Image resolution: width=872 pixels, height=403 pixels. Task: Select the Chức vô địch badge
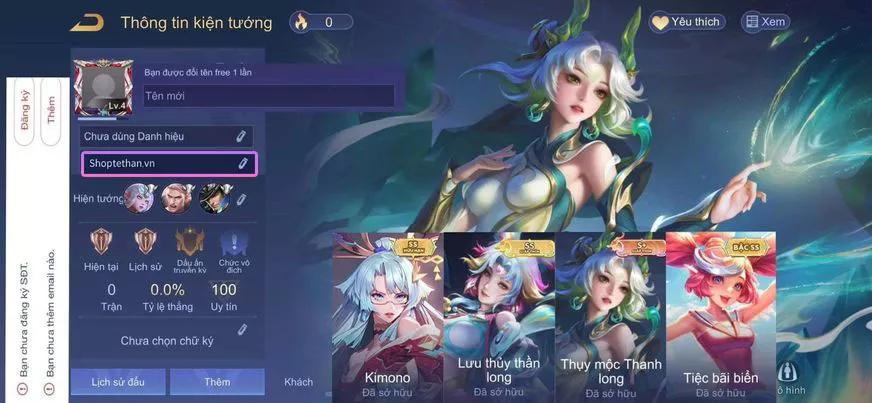(x=233, y=247)
